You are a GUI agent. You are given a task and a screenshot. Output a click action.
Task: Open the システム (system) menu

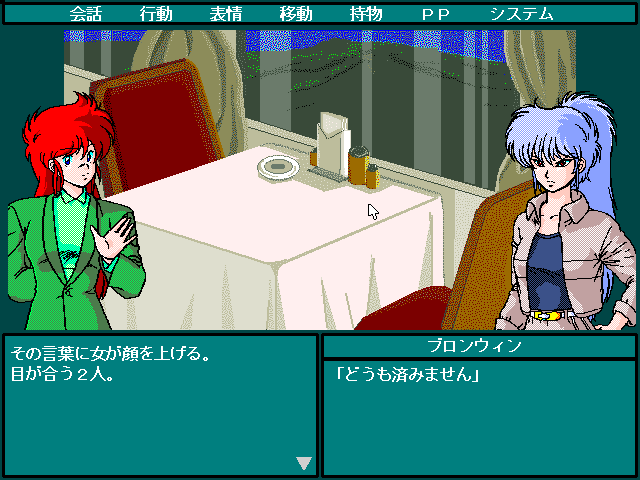click(x=521, y=14)
